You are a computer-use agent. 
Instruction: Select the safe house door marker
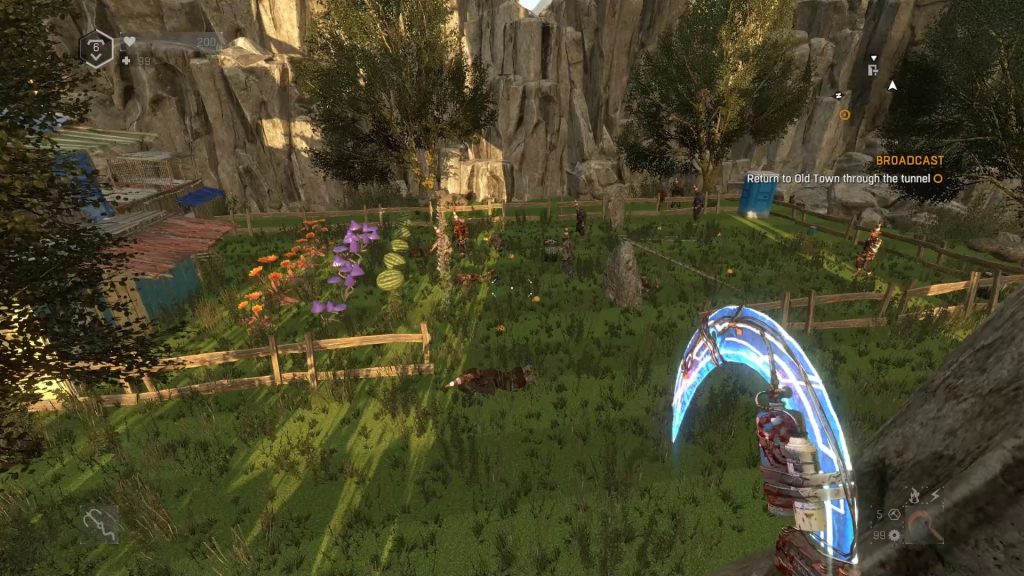pyautogui.click(x=873, y=70)
